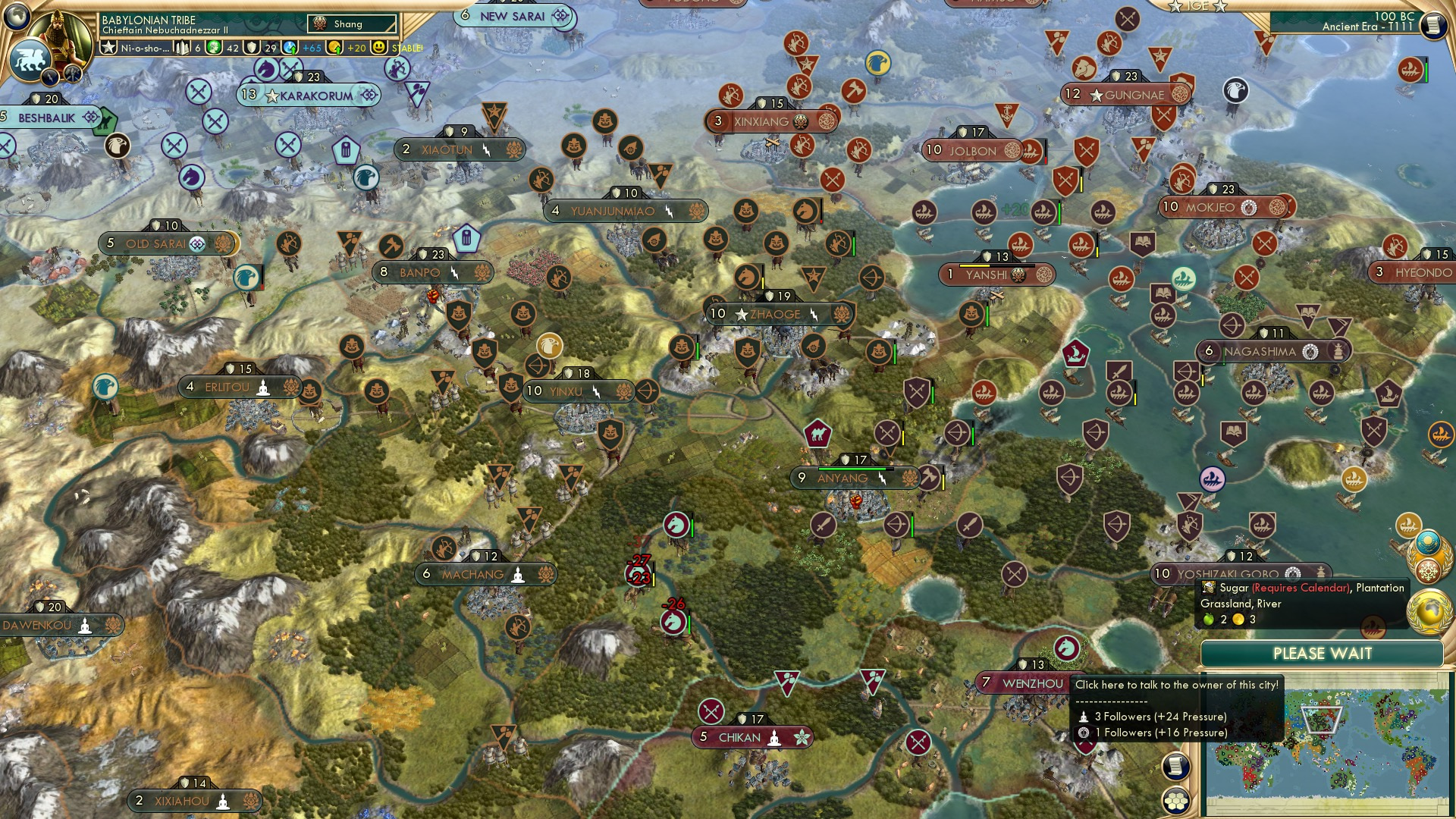The image size is (1456, 819).
Task: Select the Karakorum city banner
Action: 311,96
